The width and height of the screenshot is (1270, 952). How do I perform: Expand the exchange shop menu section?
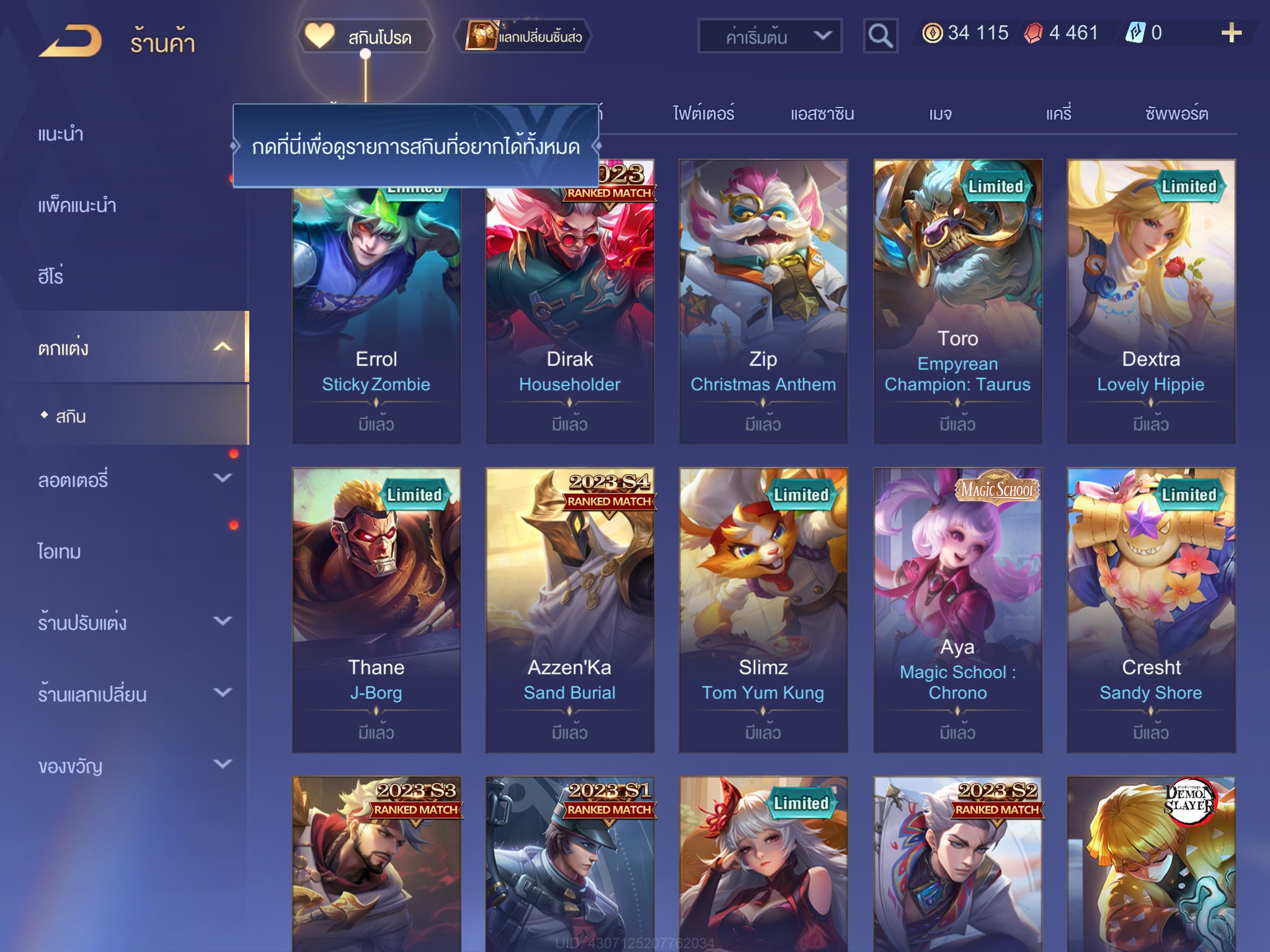(x=133, y=694)
